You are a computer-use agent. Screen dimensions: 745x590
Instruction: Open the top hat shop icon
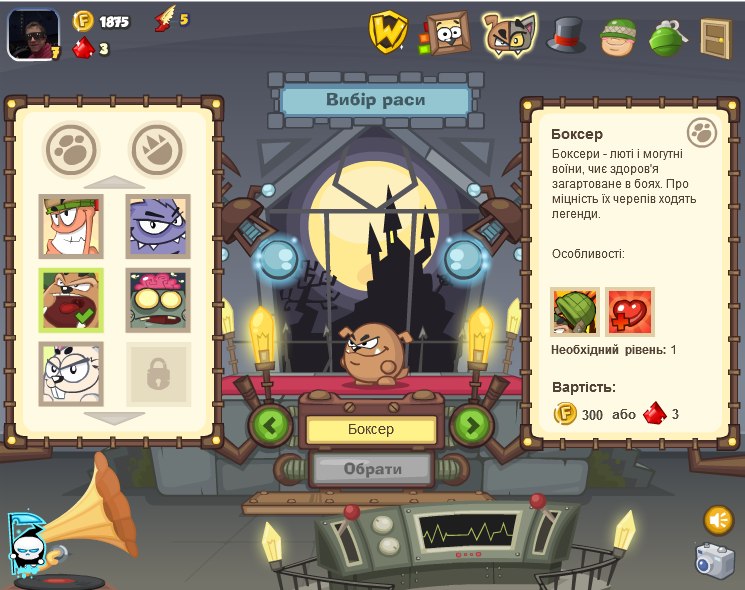coord(566,35)
